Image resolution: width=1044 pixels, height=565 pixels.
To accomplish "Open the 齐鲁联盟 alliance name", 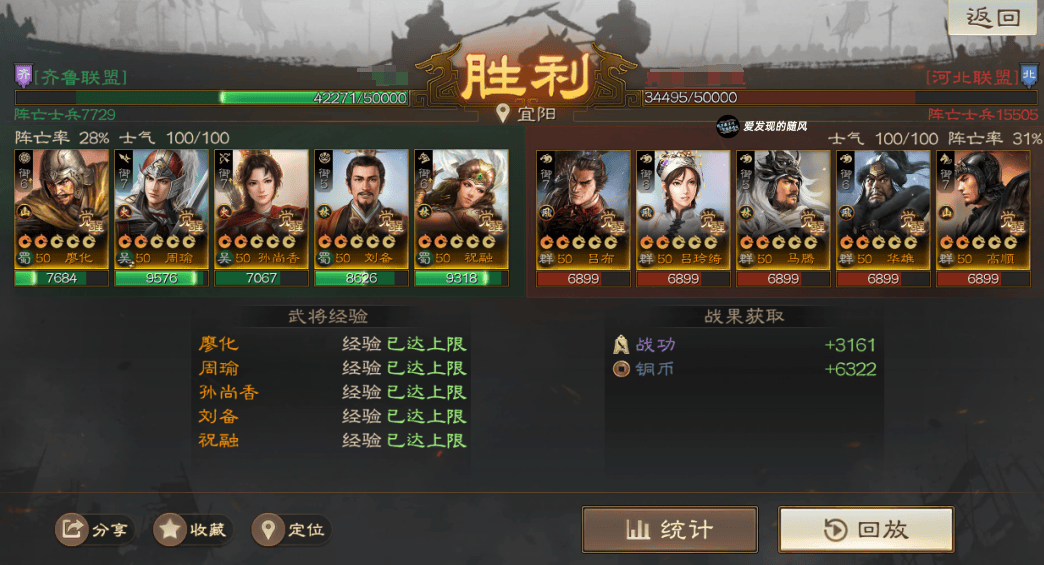I will [x=80, y=77].
